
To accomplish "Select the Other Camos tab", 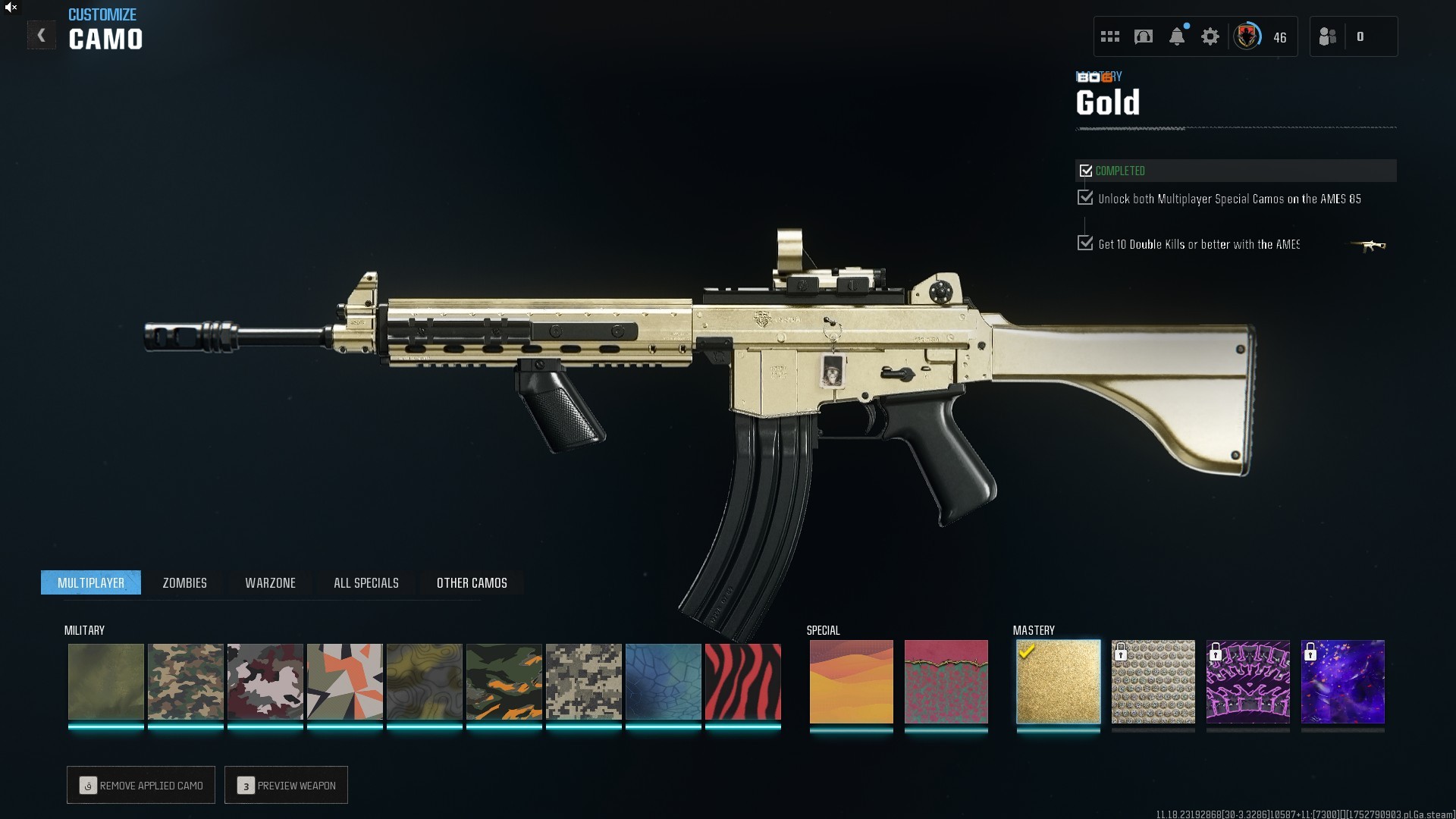I will click(472, 582).
